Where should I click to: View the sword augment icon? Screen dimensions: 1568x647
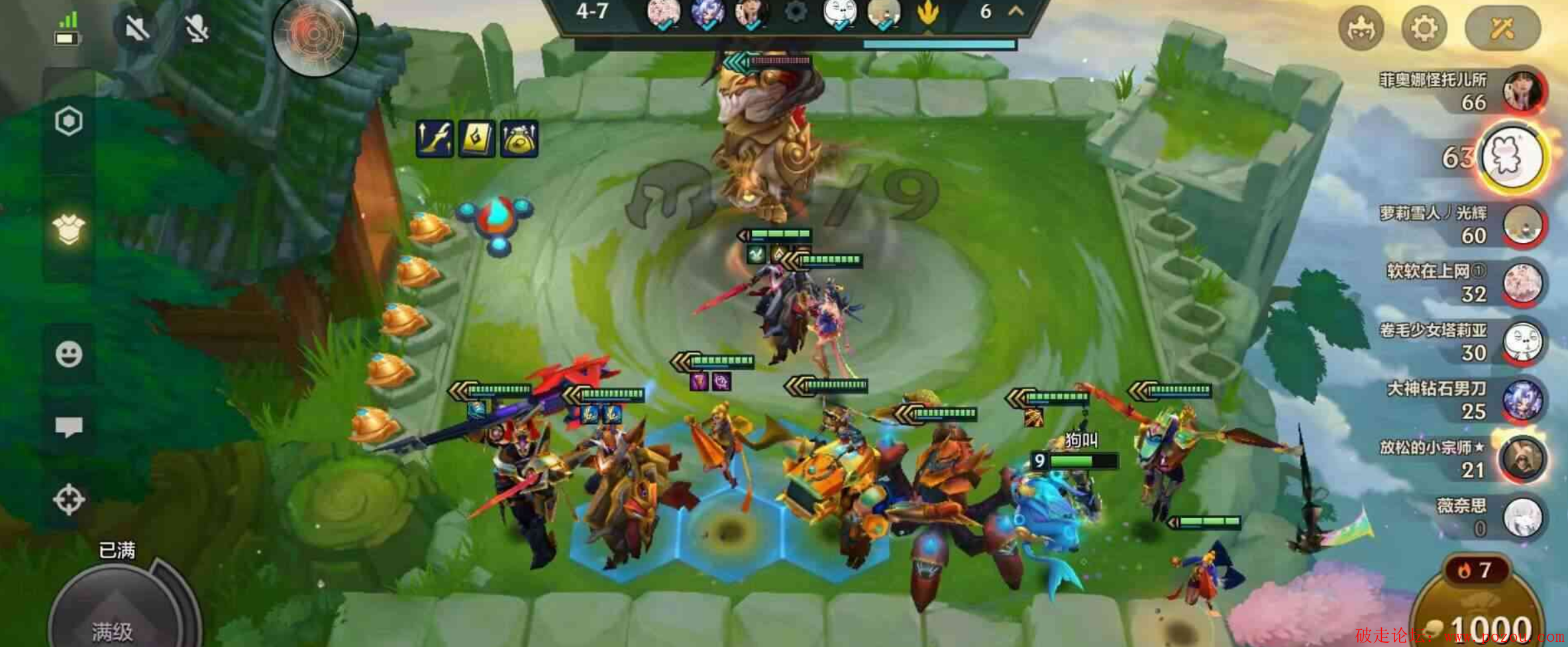[435, 139]
